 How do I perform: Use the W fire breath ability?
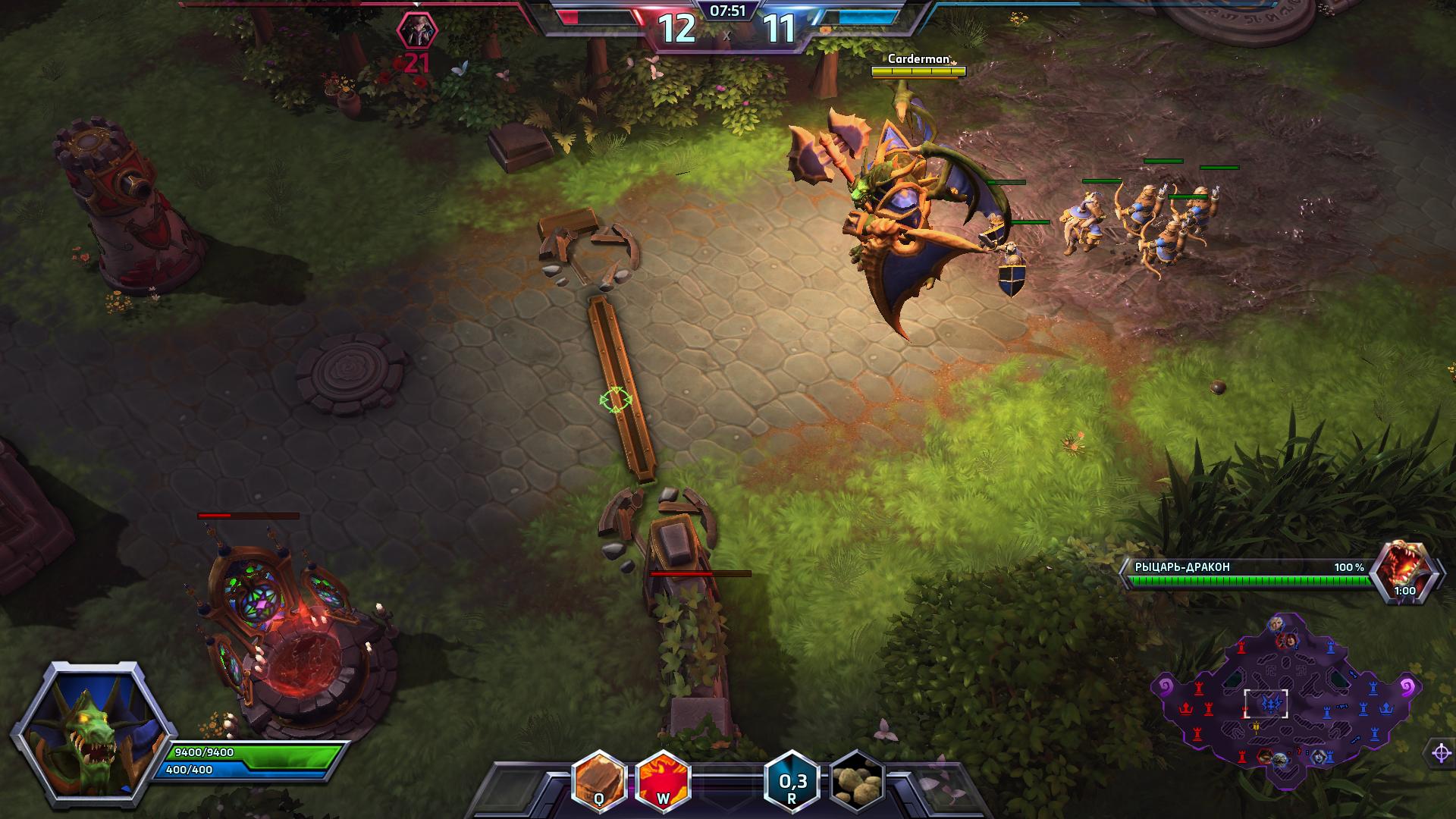[x=662, y=779]
